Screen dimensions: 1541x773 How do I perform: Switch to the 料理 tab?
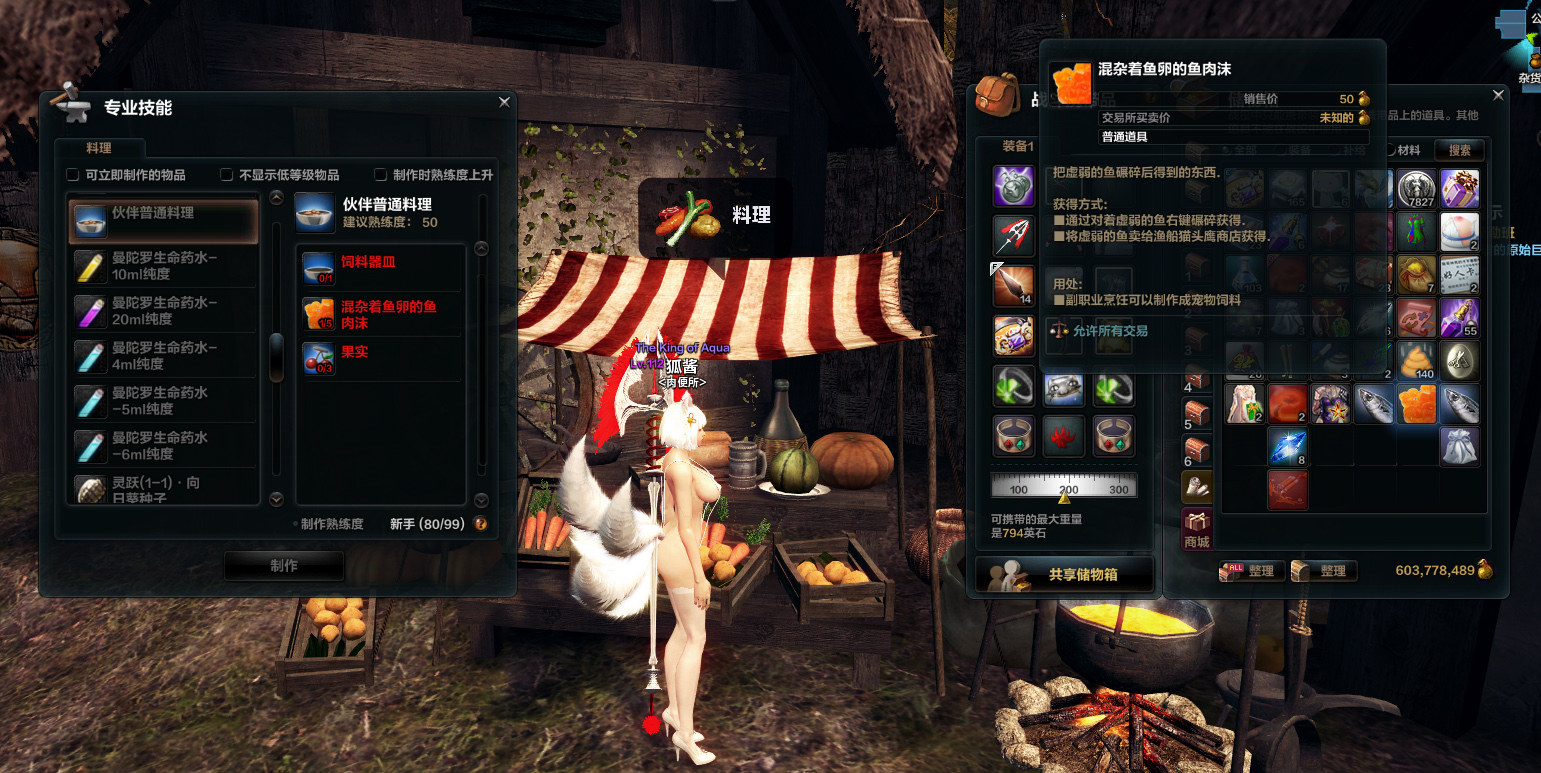click(x=99, y=148)
